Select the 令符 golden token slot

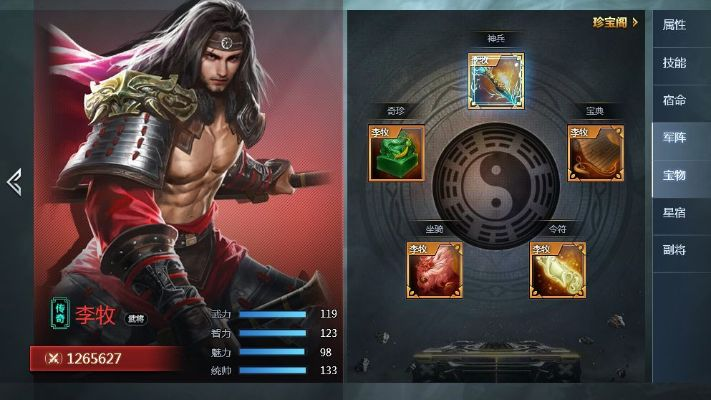tap(557, 269)
